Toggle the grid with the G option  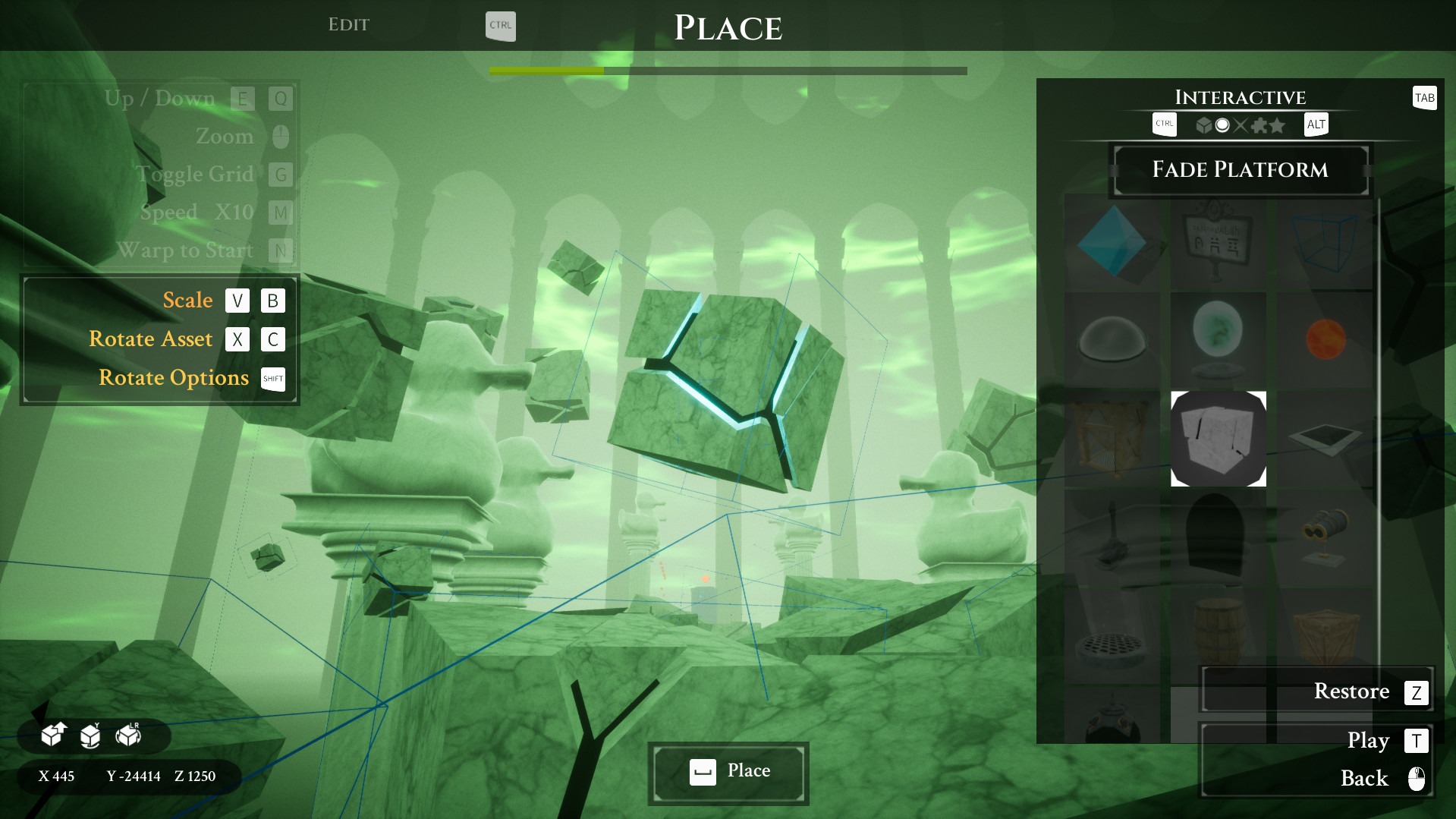280,175
